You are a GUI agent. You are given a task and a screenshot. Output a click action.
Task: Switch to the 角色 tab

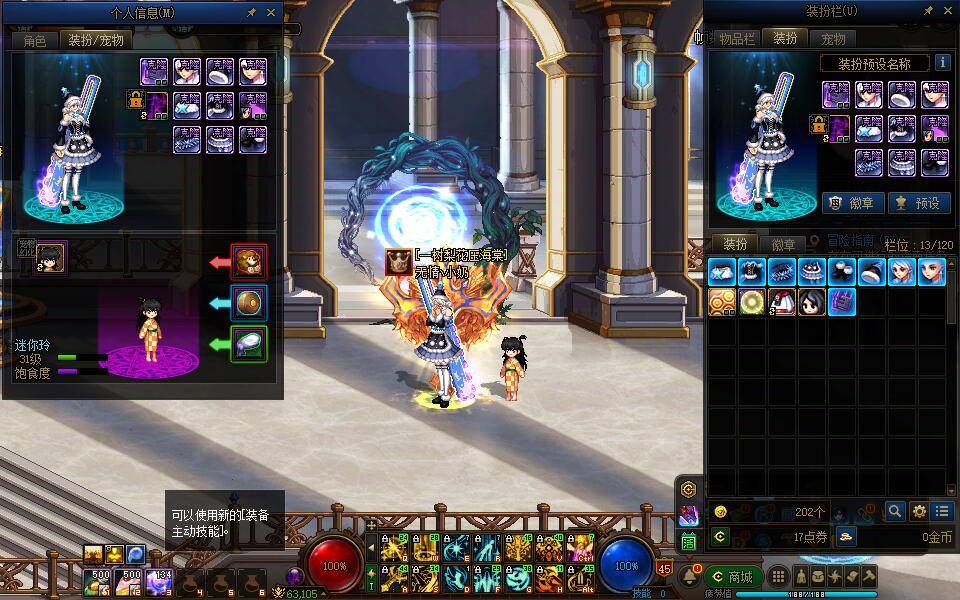click(x=35, y=40)
